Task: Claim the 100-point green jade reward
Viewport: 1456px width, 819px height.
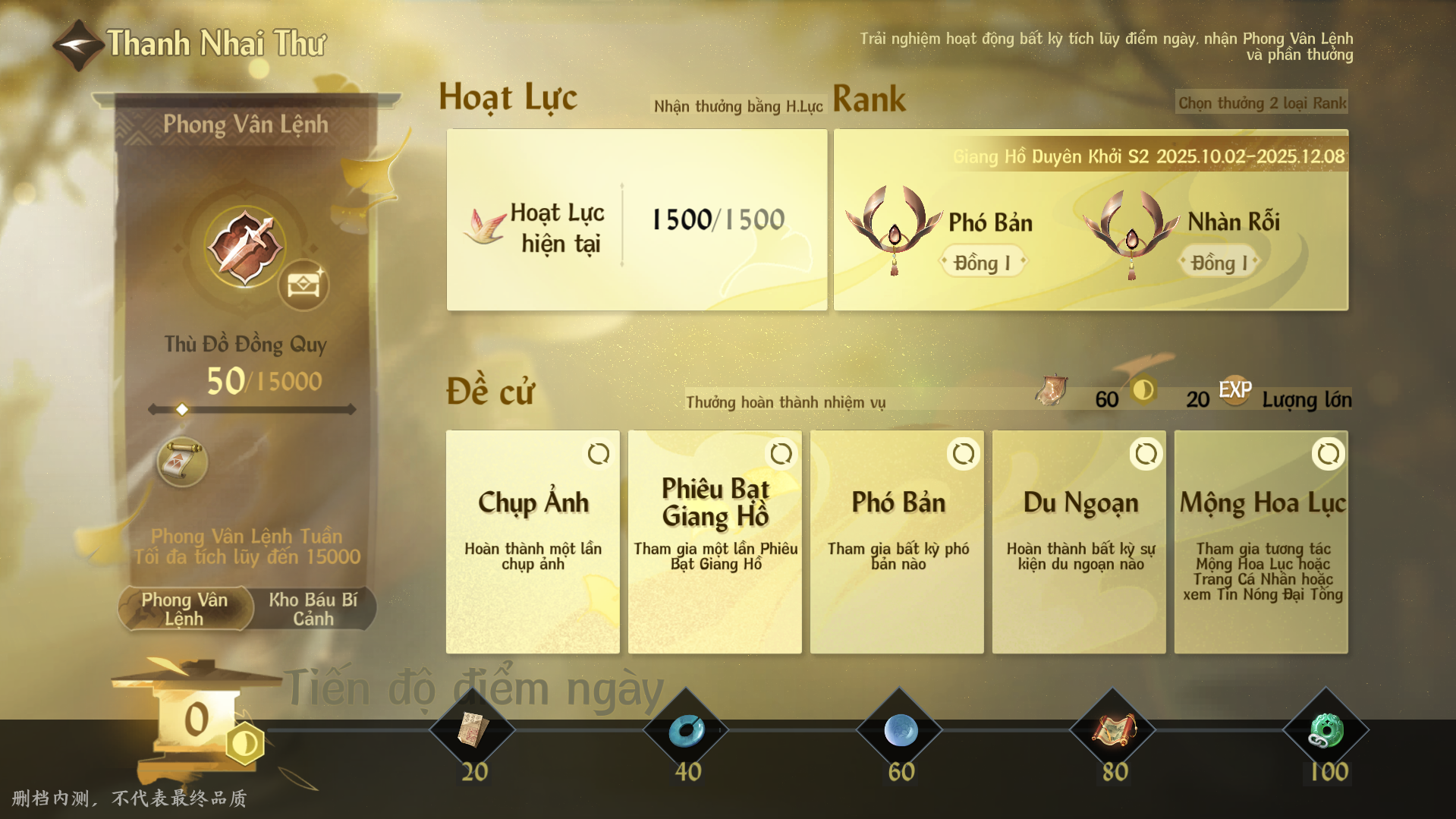Action: (1326, 730)
